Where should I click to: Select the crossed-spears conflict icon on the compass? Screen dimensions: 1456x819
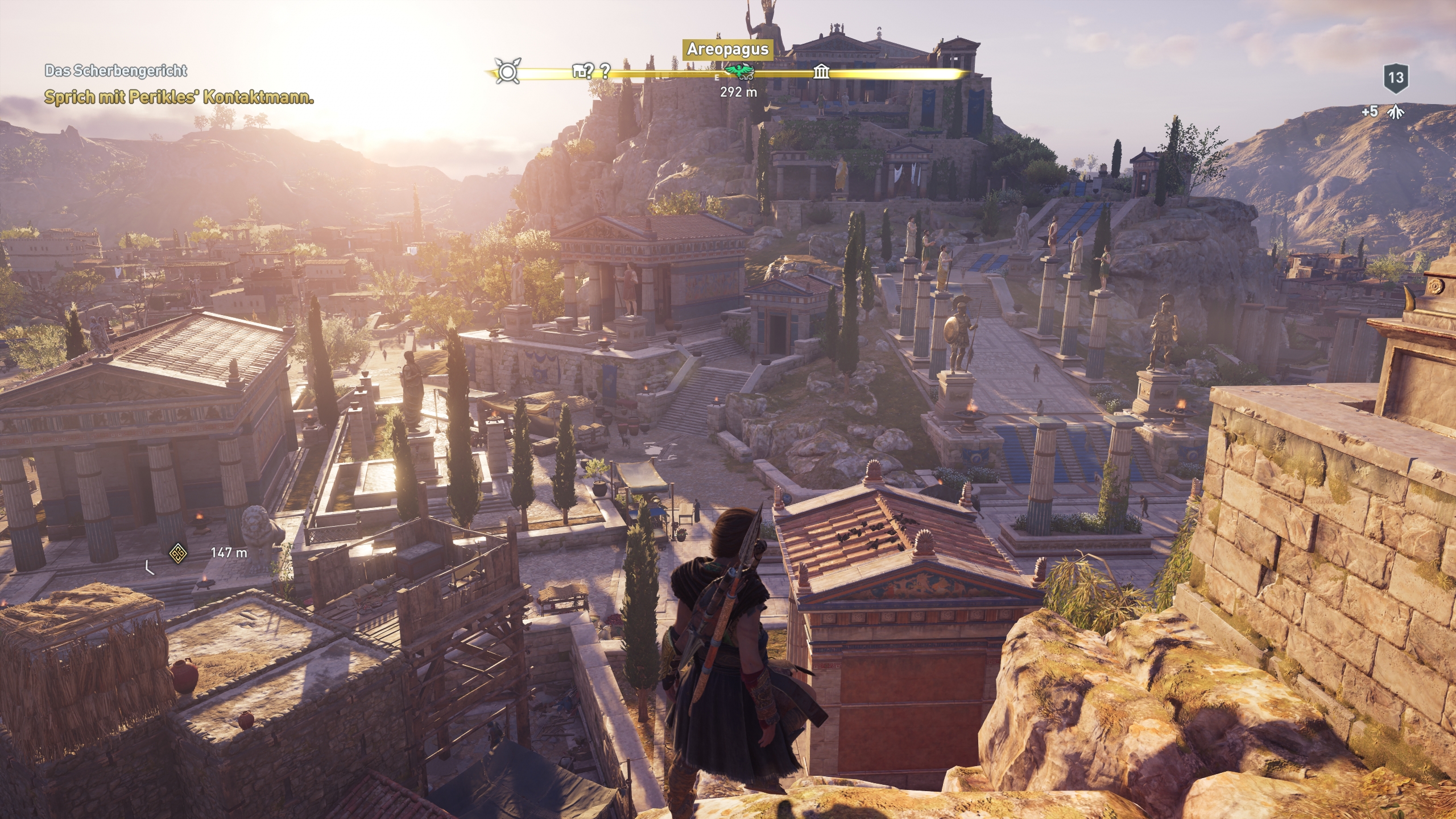pyautogui.click(x=506, y=71)
